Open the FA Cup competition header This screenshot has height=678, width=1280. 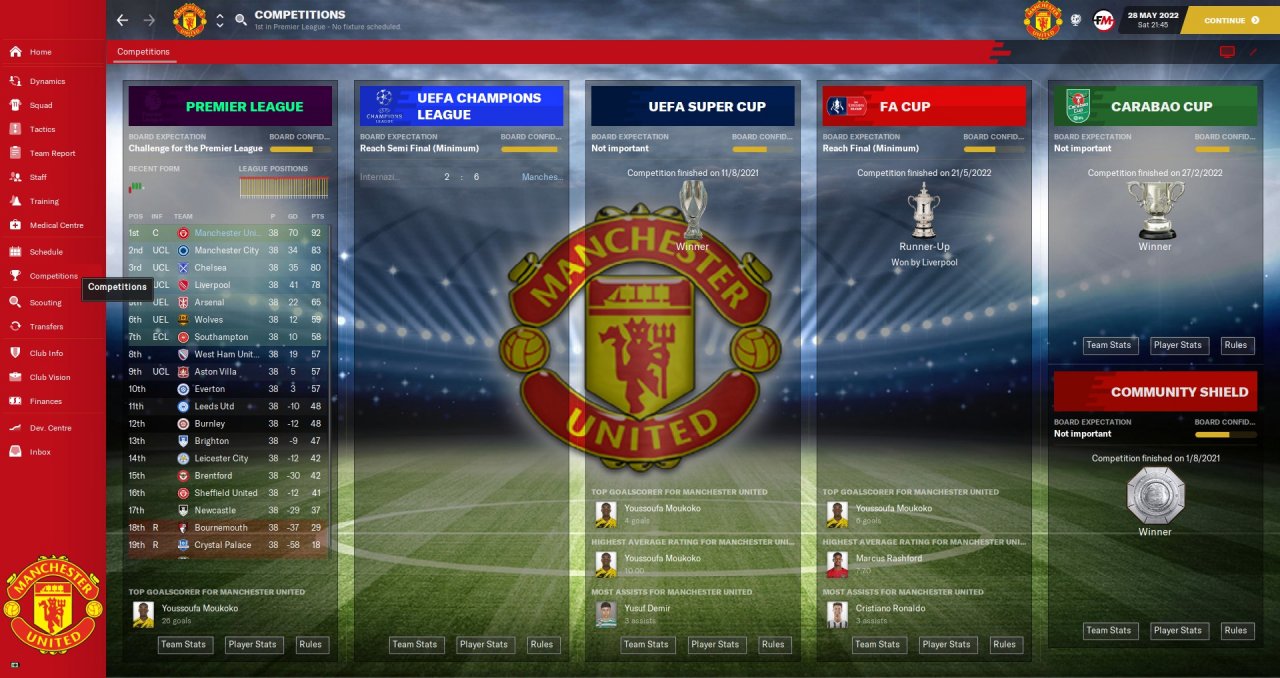click(924, 106)
